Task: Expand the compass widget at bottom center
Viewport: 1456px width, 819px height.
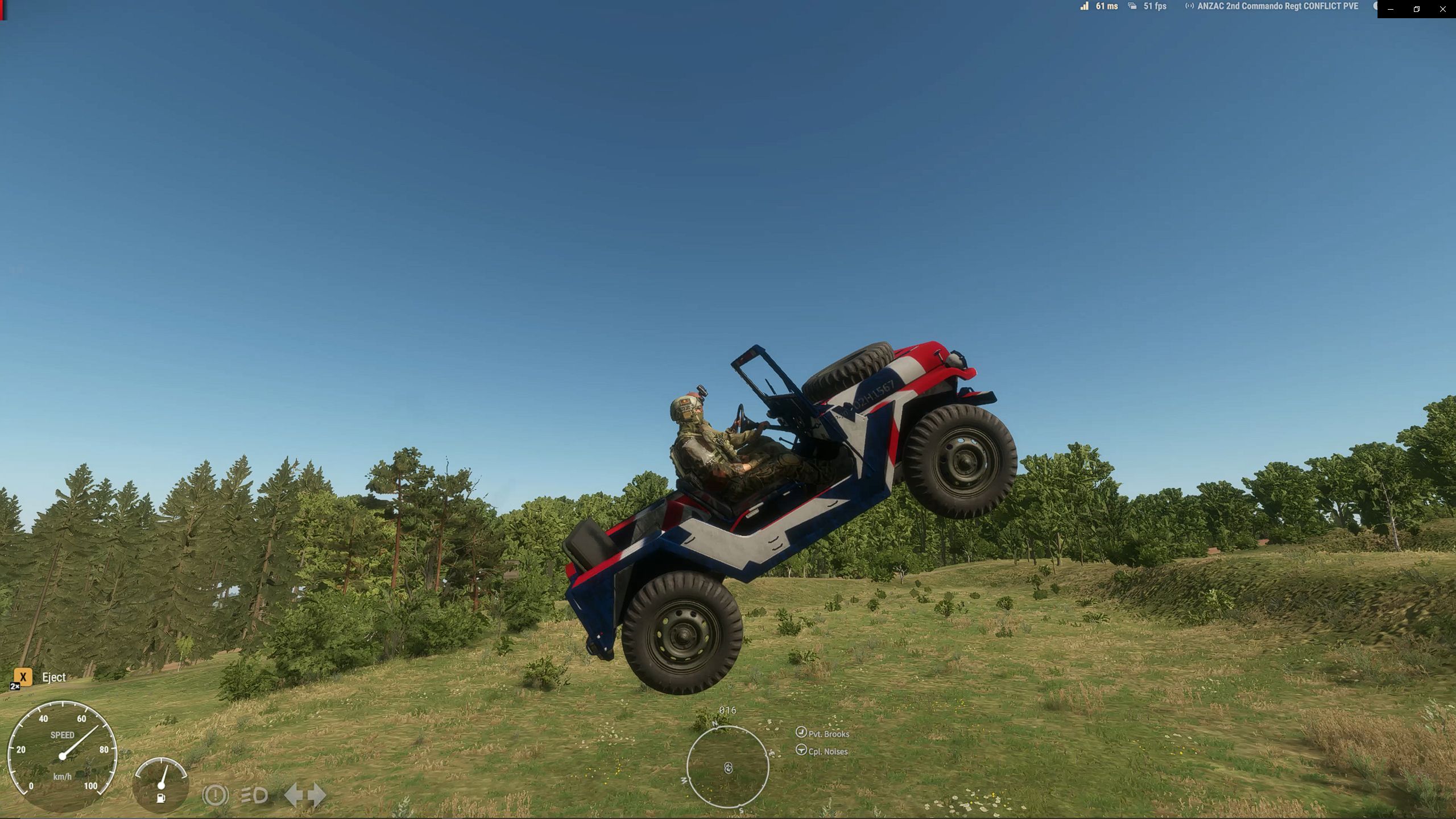Action: pos(728,768)
